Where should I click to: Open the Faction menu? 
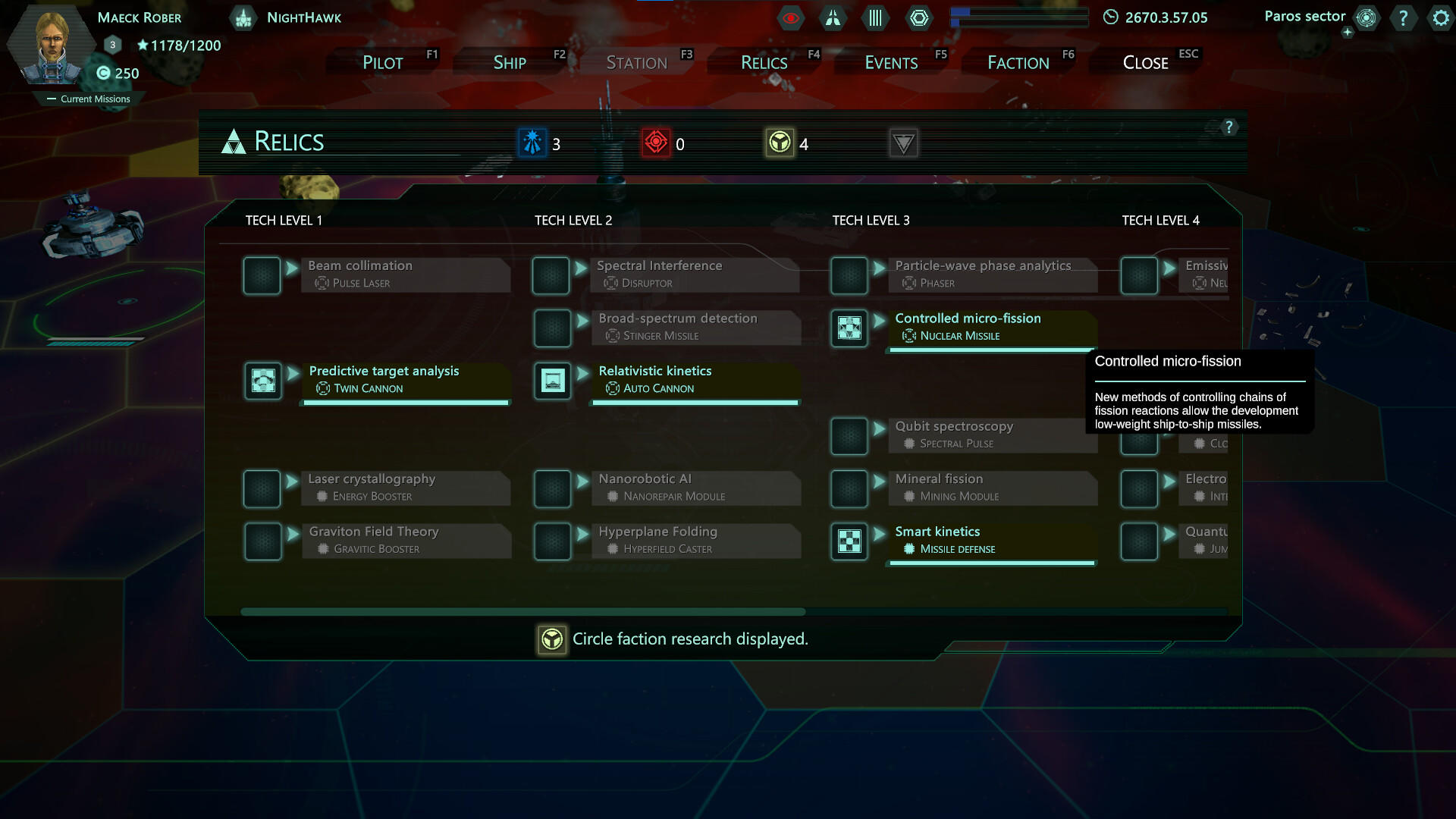pos(1018,62)
